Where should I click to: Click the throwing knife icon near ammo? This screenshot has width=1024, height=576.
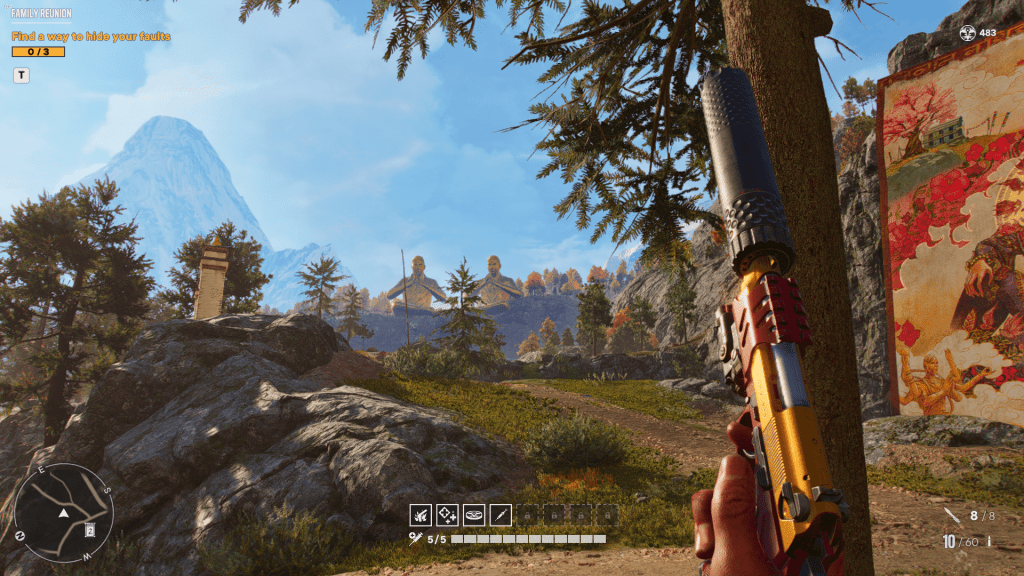[x=951, y=516]
